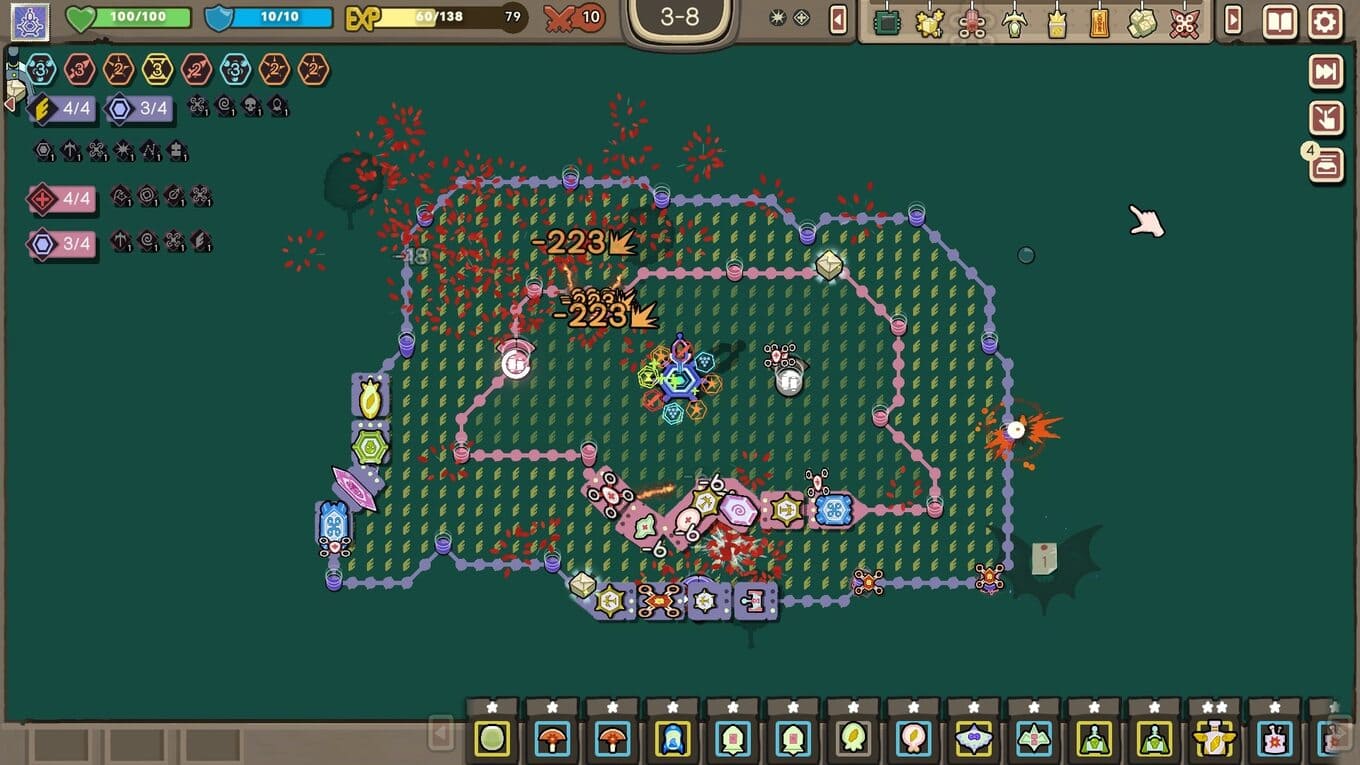The image size is (1360, 765).
Task: Activate the fast-forward speed button
Action: 1326,71
